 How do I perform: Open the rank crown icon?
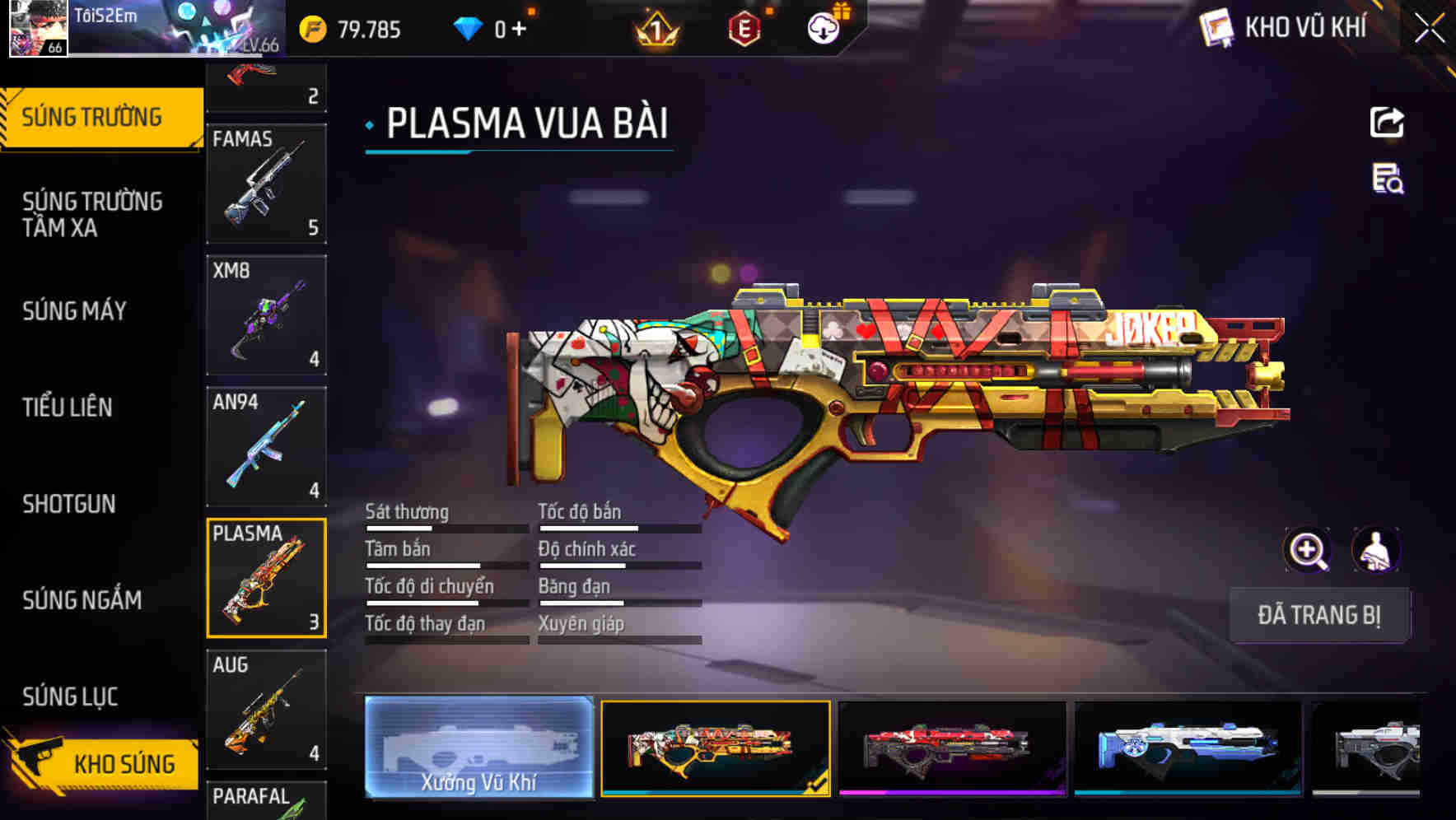pyautogui.click(x=653, y=27)
